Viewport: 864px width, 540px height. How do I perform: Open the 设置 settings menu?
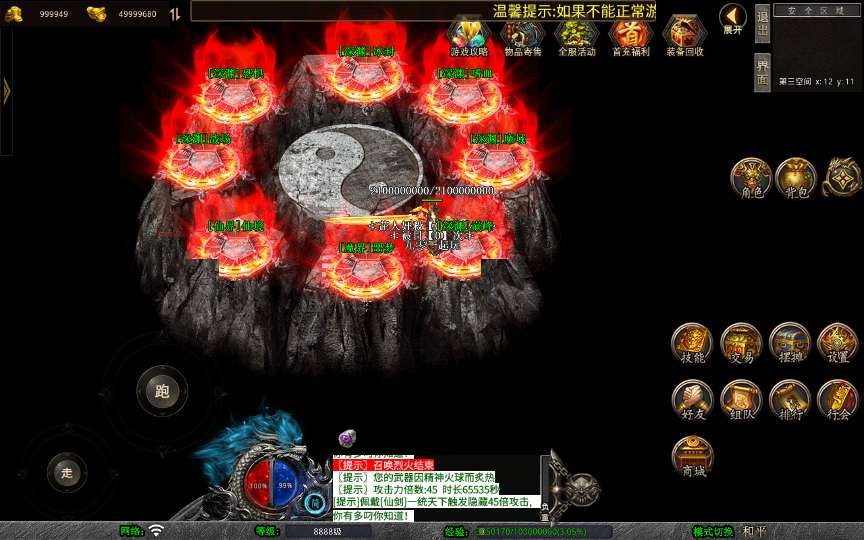coord(838,344)
